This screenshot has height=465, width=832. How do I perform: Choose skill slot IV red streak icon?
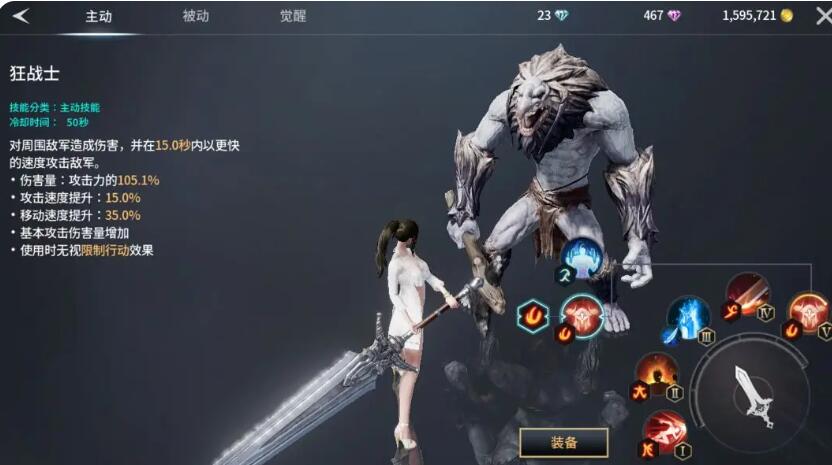tap(746, 293)
